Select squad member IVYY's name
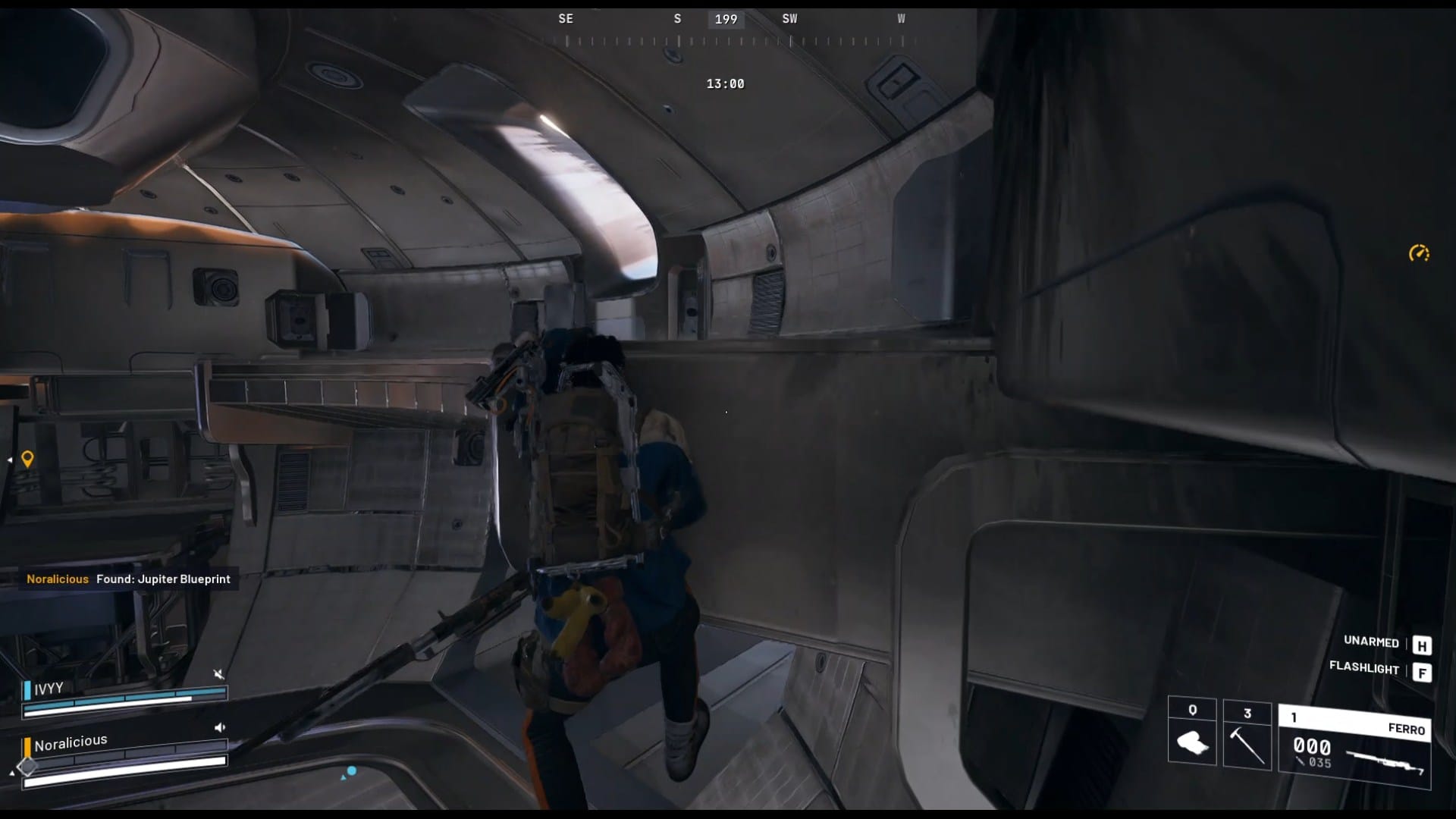This screenshot has width=1456, height=819. pos(49,689)
